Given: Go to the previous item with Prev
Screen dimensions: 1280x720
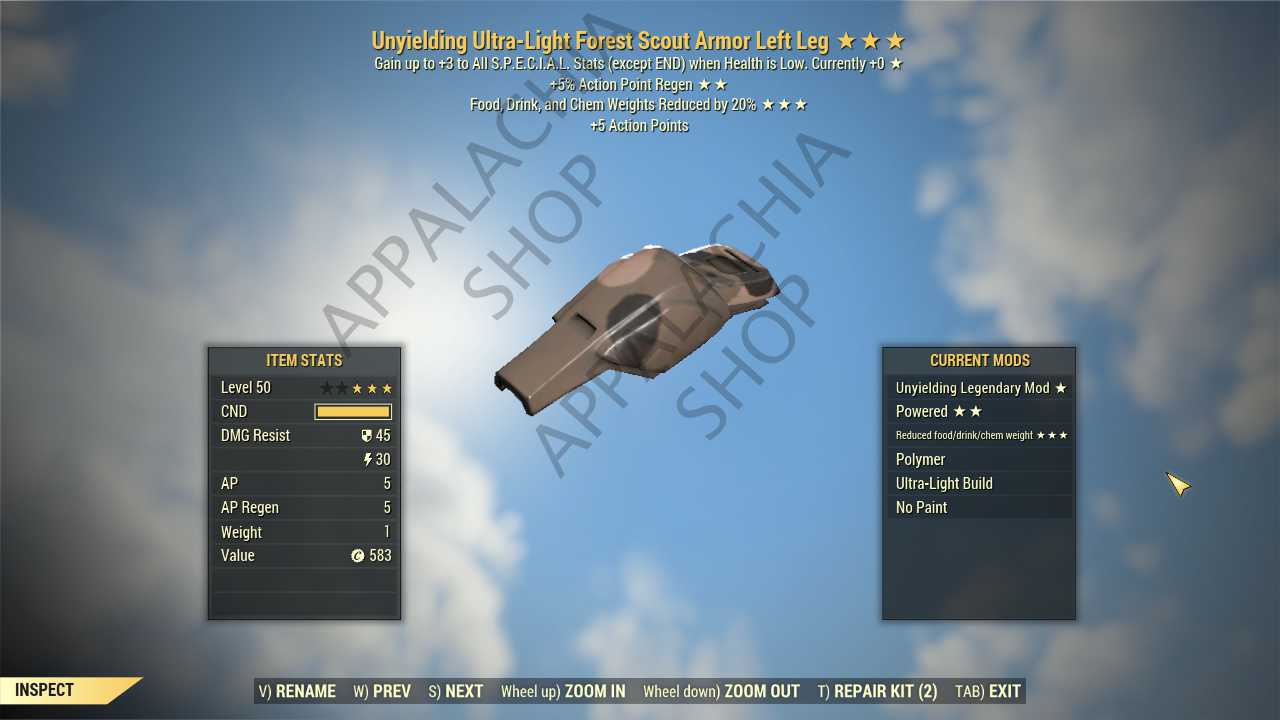Looking at the screenshot, I should pyautogui.click(x=382, y=691).
